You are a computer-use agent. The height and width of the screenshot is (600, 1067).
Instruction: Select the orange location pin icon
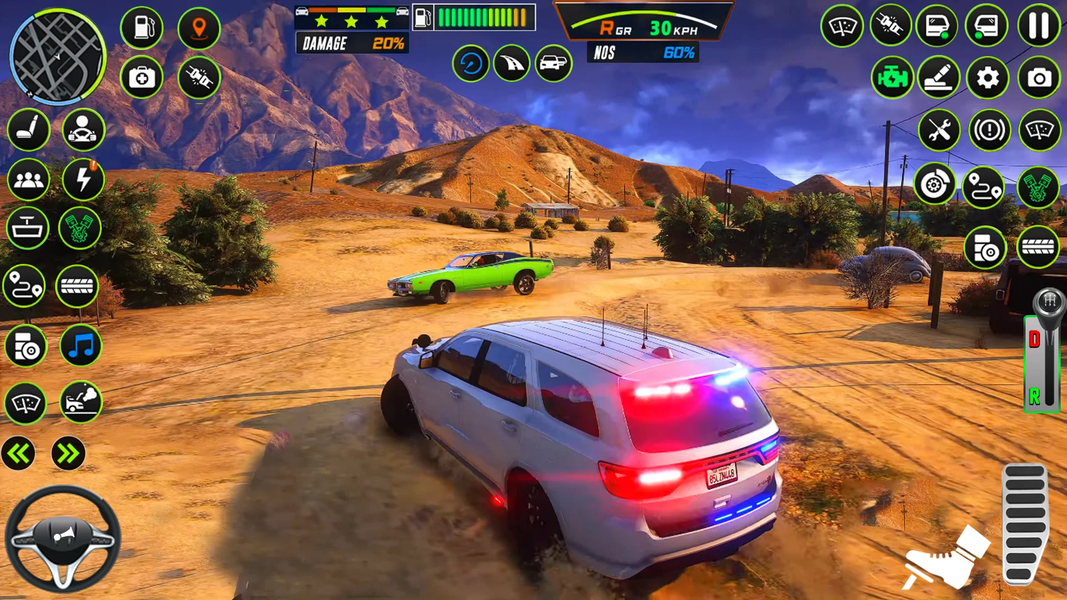[199, 28]
